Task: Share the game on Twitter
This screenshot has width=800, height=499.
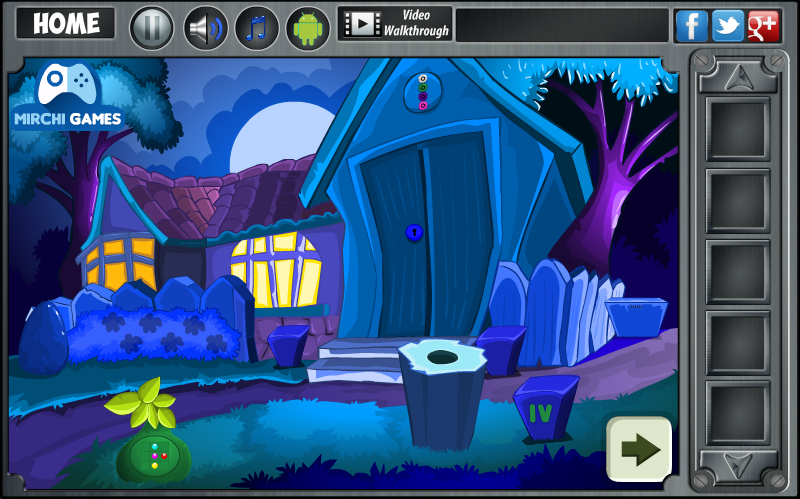Action: 727,25
